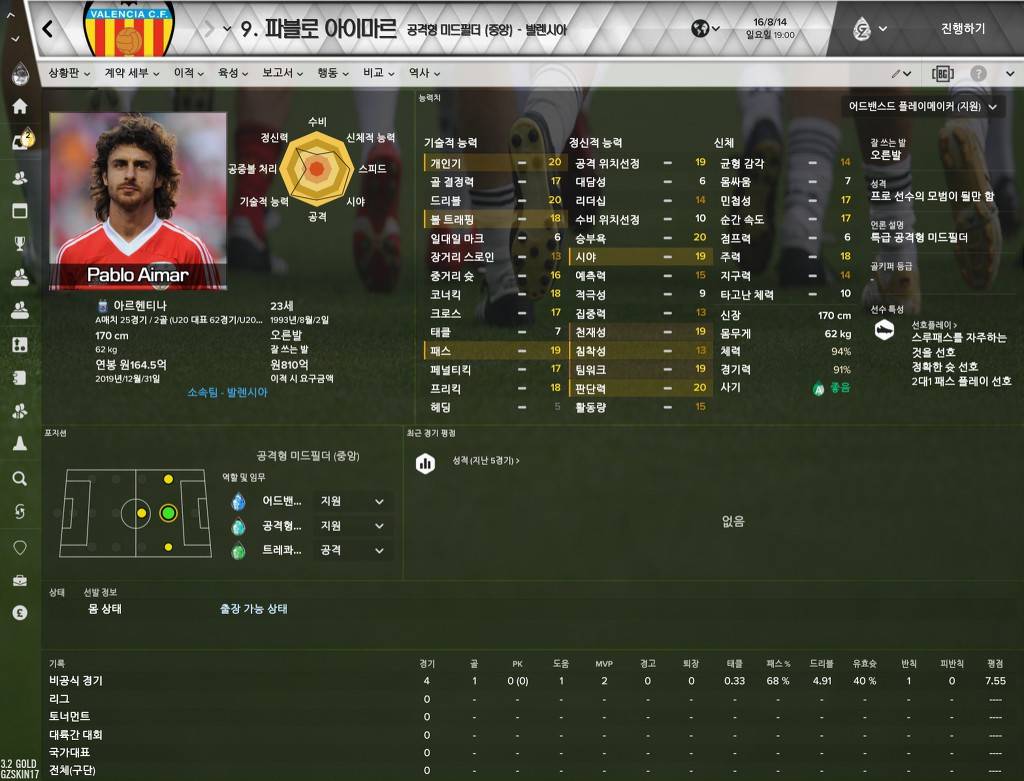
Task: Open the home icon in sidebar
Action: pos(19,106)
